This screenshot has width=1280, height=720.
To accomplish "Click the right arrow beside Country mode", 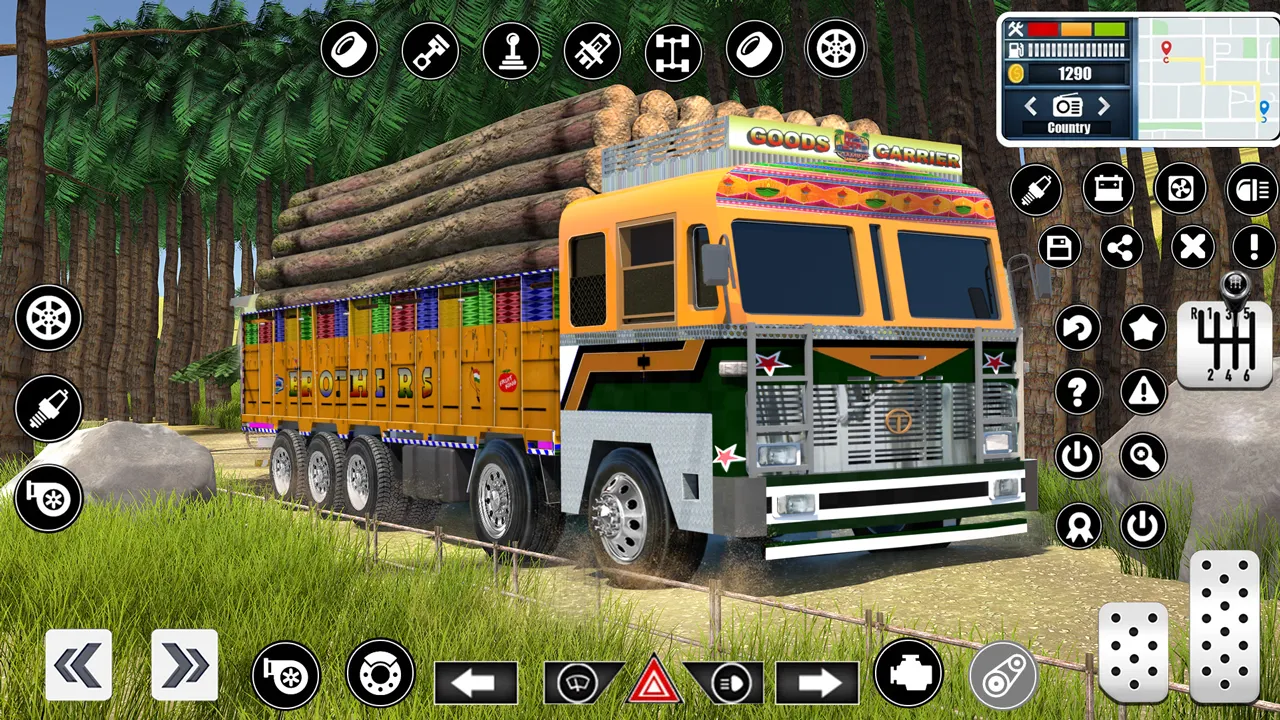I will (x=1104, y=106).
